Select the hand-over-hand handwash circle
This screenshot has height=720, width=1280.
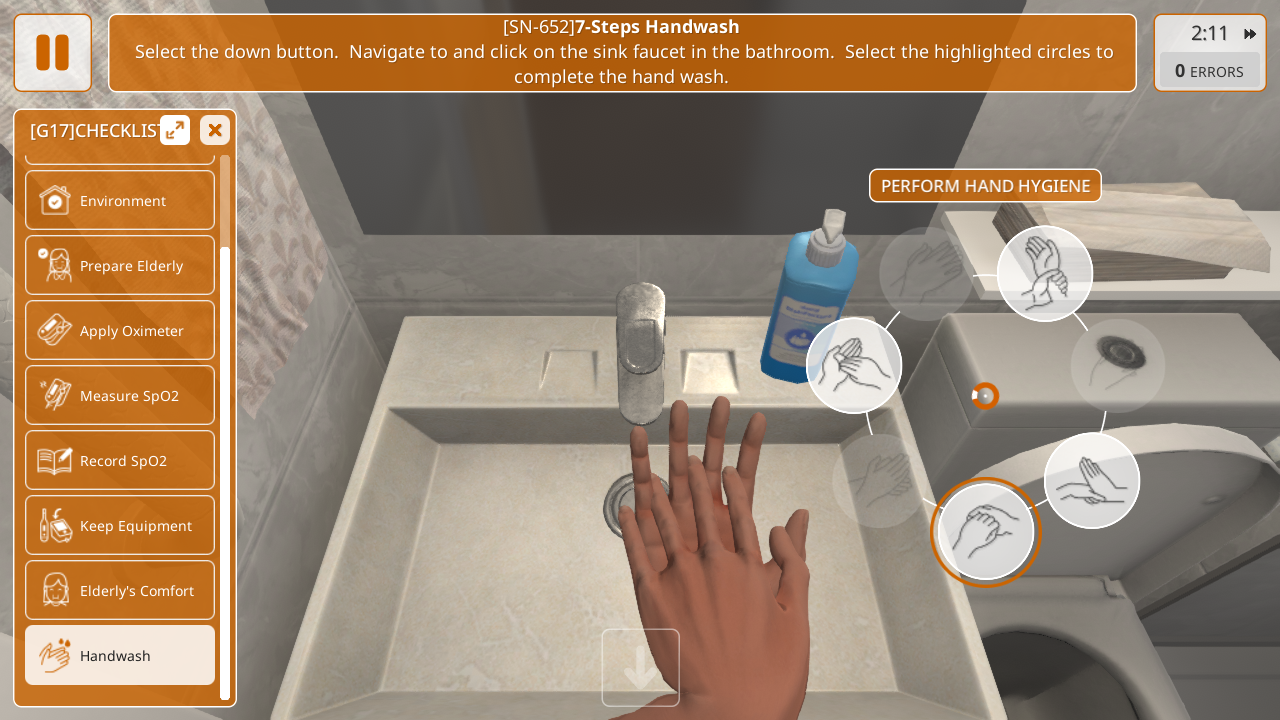pyautogui.click(x=1092, y=481)
